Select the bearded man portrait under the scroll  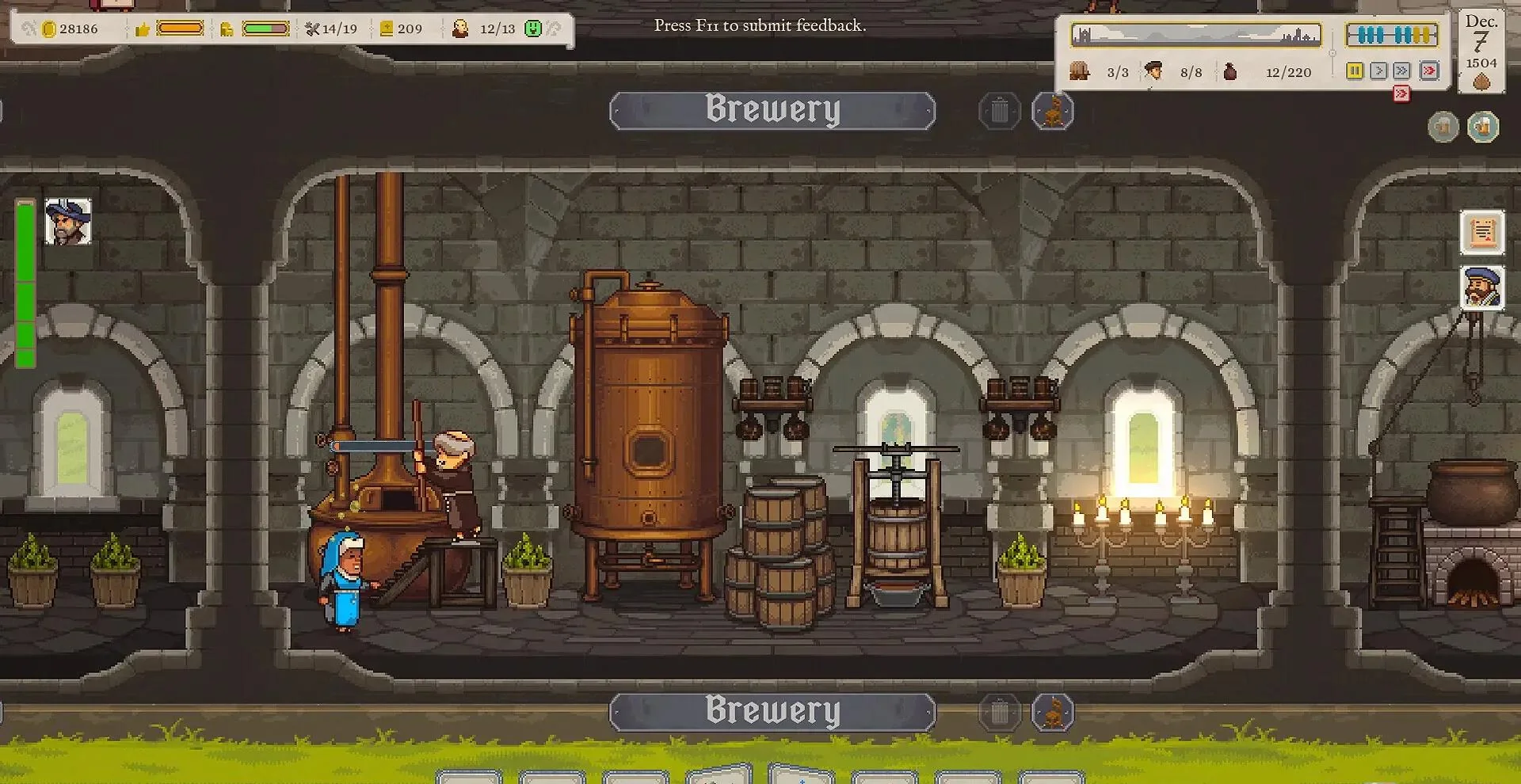1482,287
